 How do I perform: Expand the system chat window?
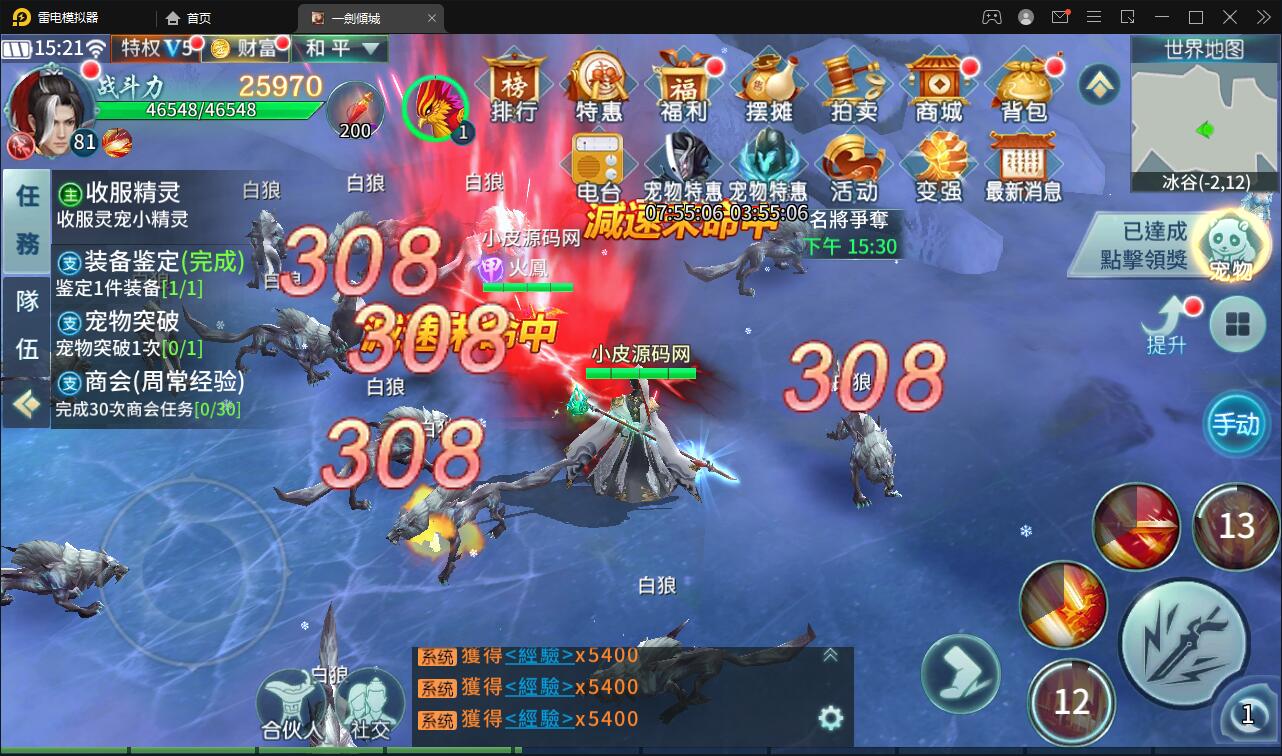[x=829, y=655]
